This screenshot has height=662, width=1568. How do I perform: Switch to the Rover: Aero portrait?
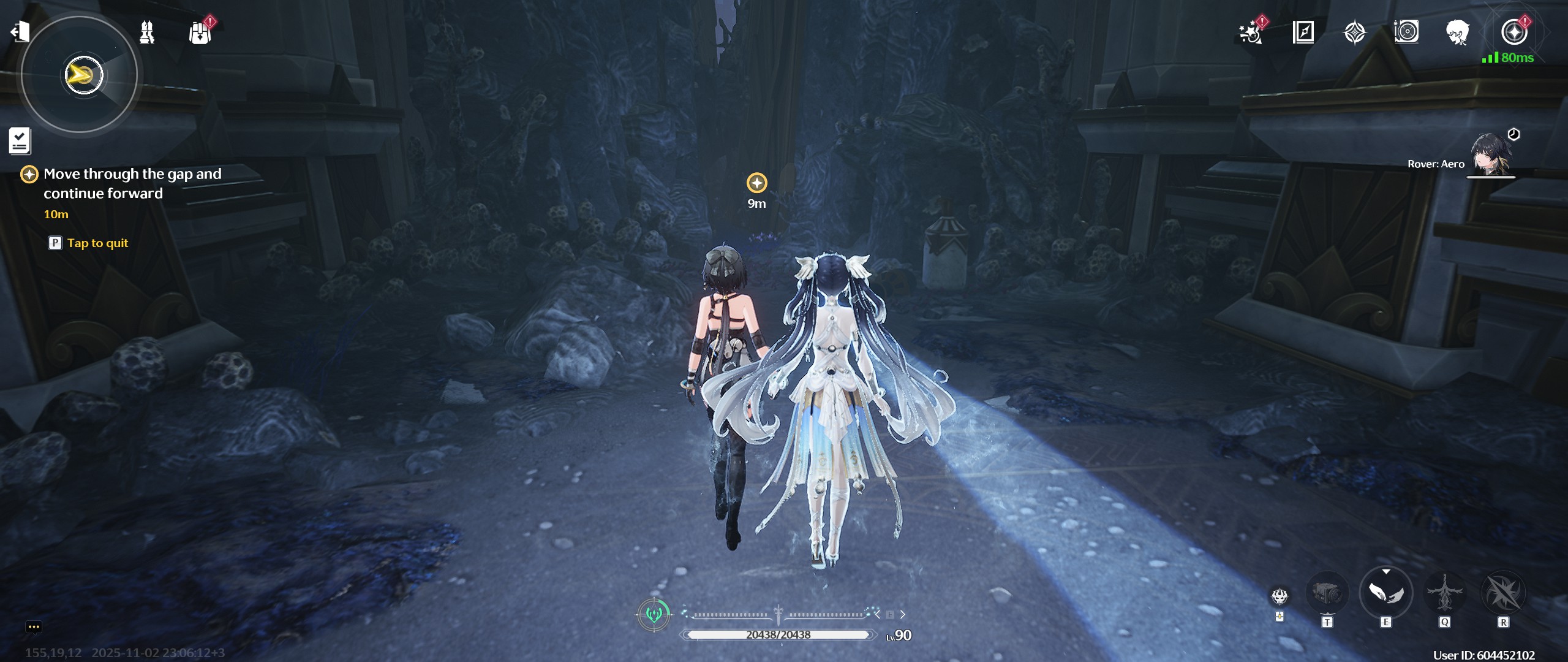1491,156
